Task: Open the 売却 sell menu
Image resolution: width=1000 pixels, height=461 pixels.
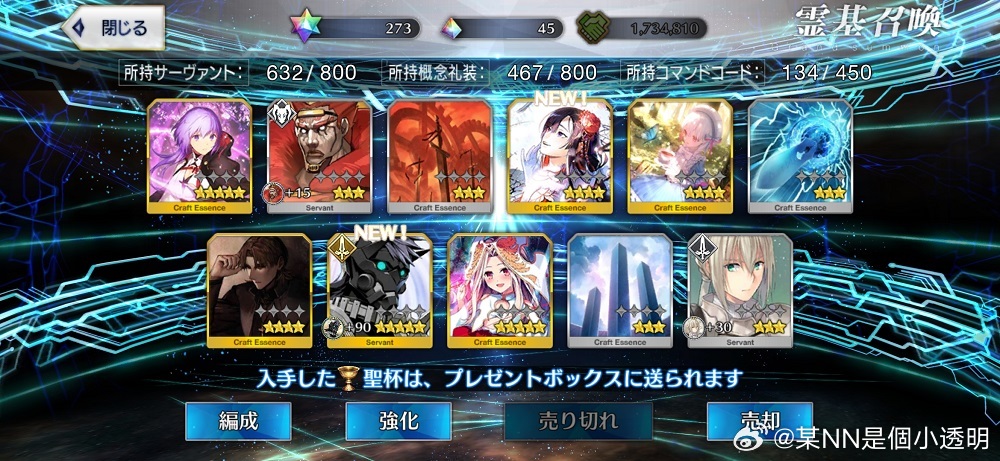Action: pyautogui.click(x=759, y=421)
